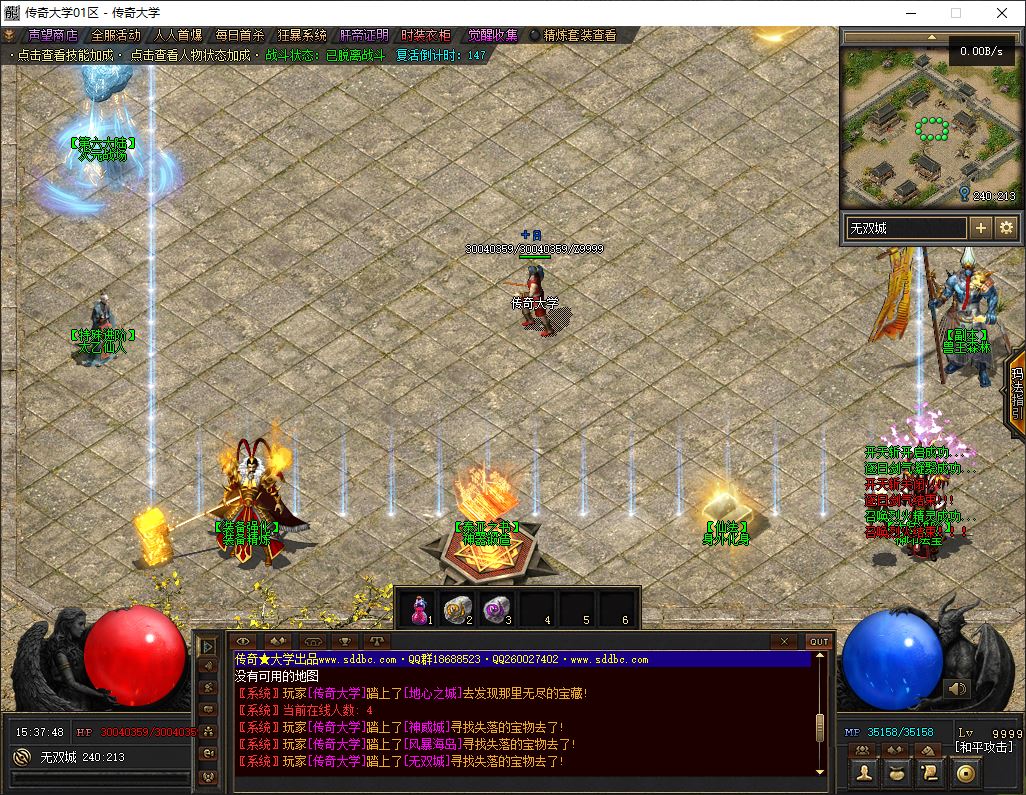Screen dimensions: 1026x795
Task: Select the 人人首爆 top menu entry
Action: [x=177, y=35]
